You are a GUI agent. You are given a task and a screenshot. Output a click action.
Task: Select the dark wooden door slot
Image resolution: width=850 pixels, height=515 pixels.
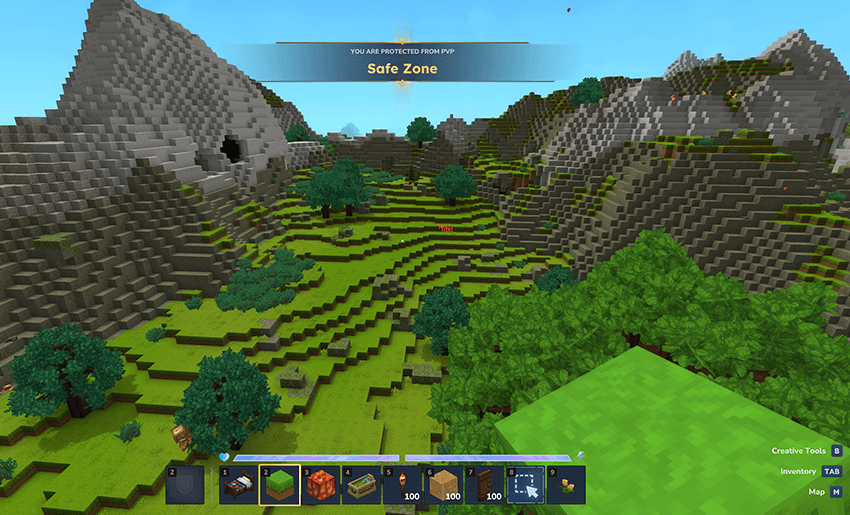pos(484,485)
